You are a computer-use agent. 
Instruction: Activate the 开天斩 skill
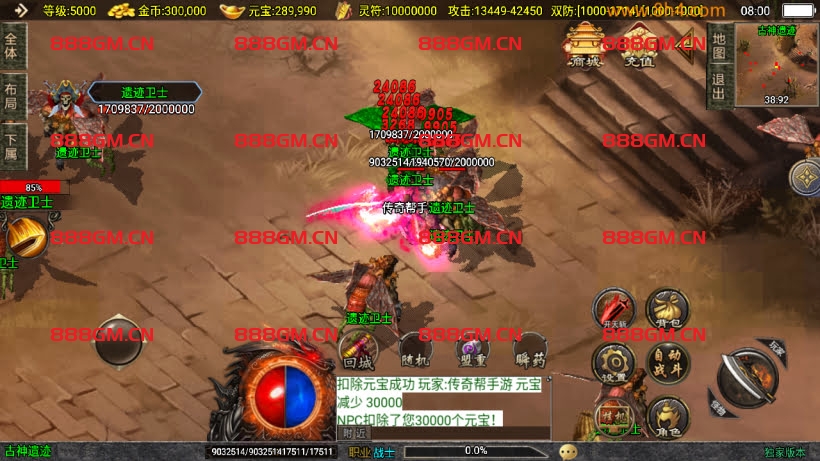coord(613,308)
